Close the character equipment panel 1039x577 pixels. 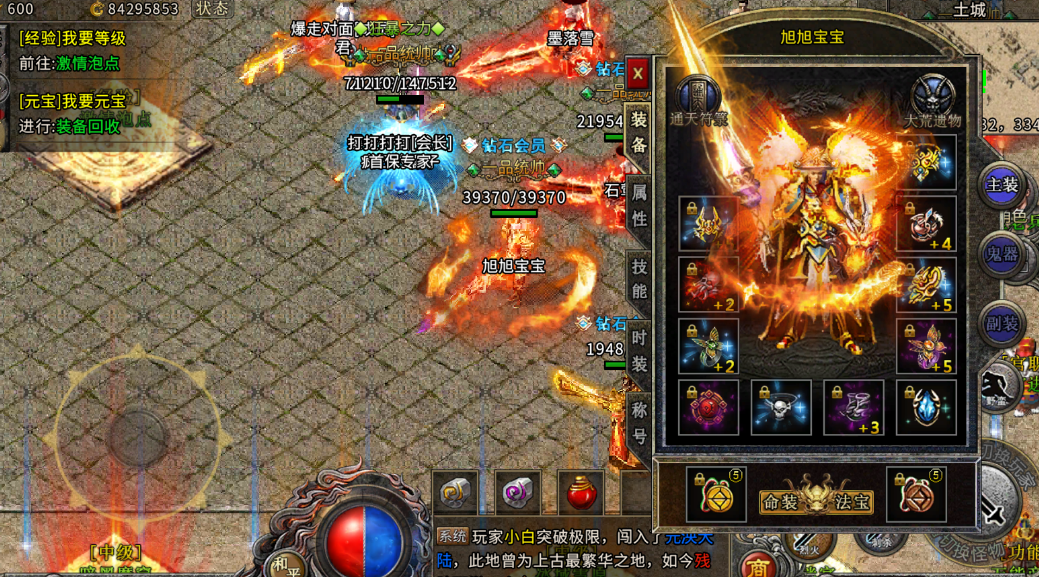coord(638,74)
